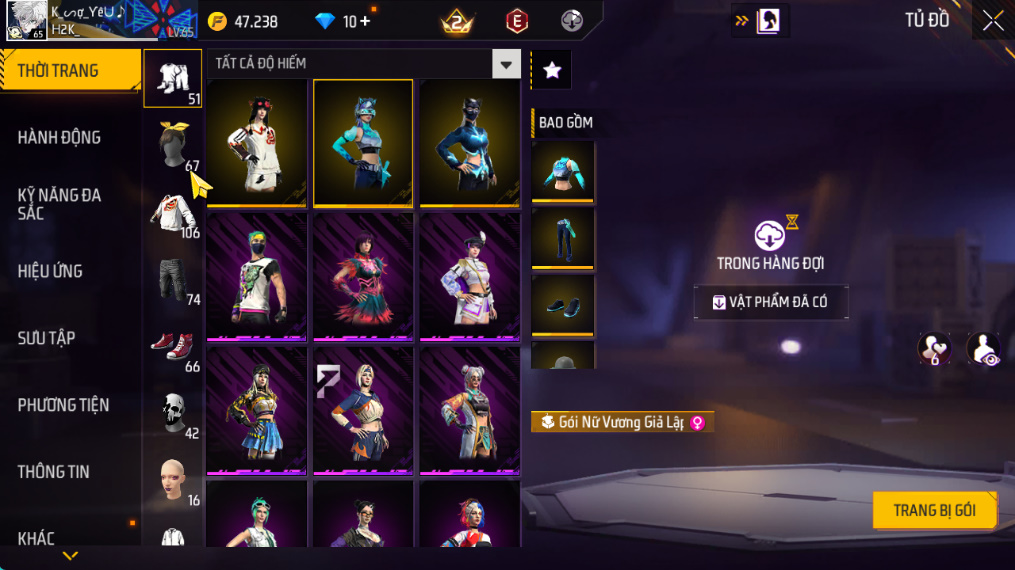Switch to Kỹ Năng Đa Sắc tab
The height and width of the screenshot is (570, 1015).
tap(59, 204)
